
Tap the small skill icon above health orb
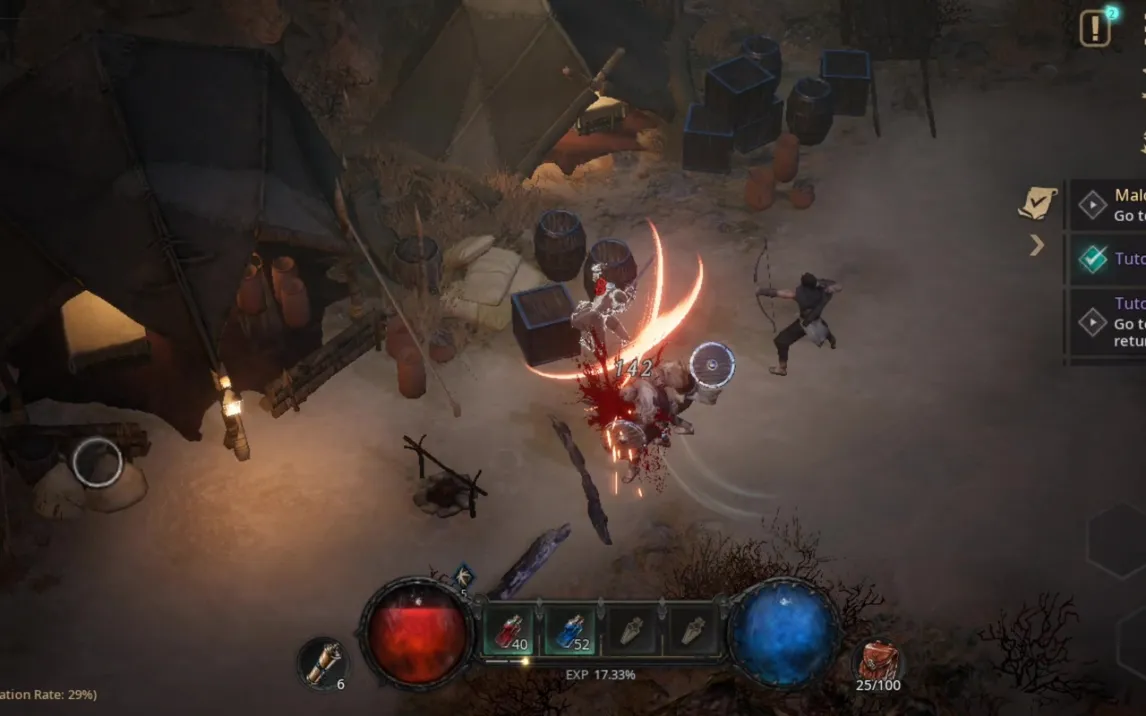(463, 577)
